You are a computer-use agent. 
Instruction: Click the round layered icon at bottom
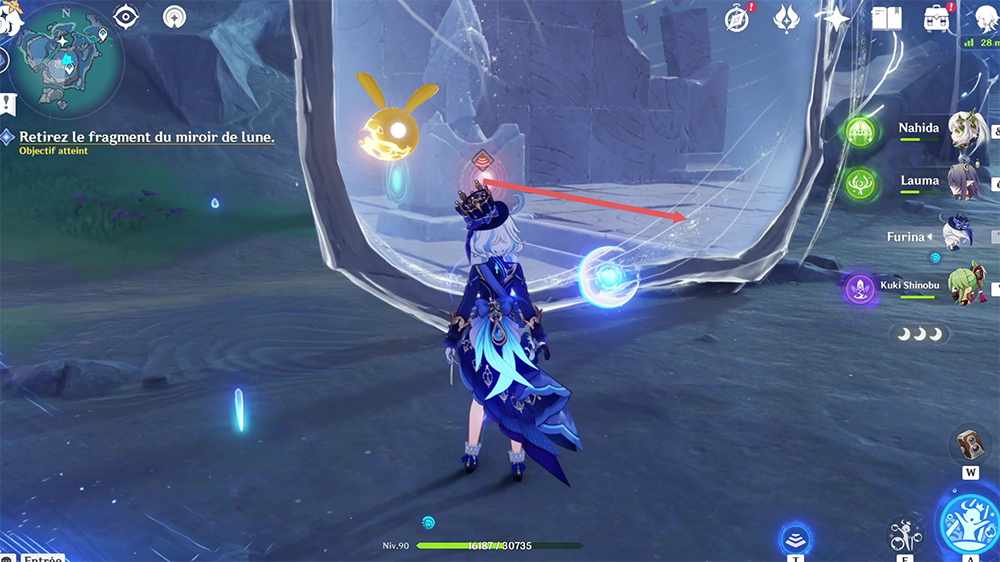[795, 540]
